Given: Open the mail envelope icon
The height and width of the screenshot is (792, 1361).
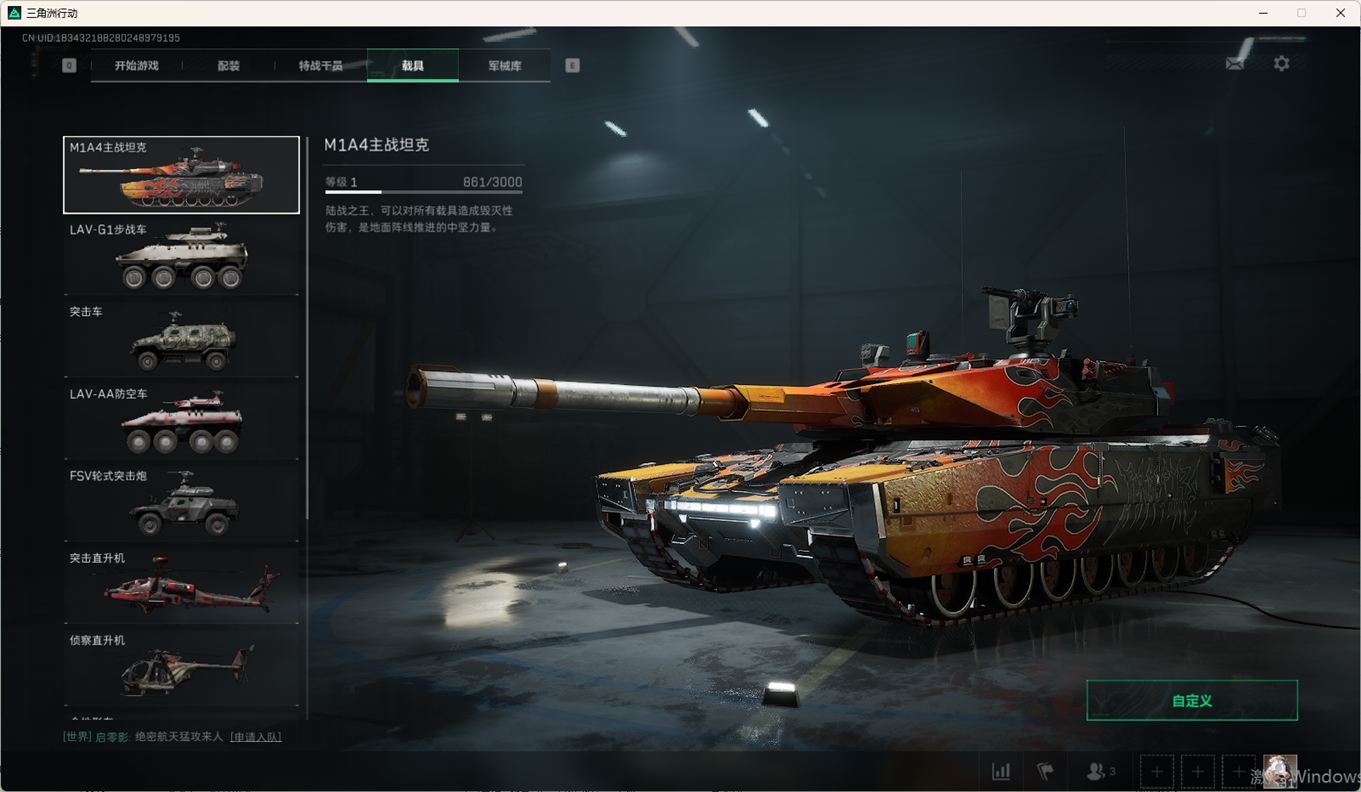Looking at the screenshot, I should tap(1236, 63).
